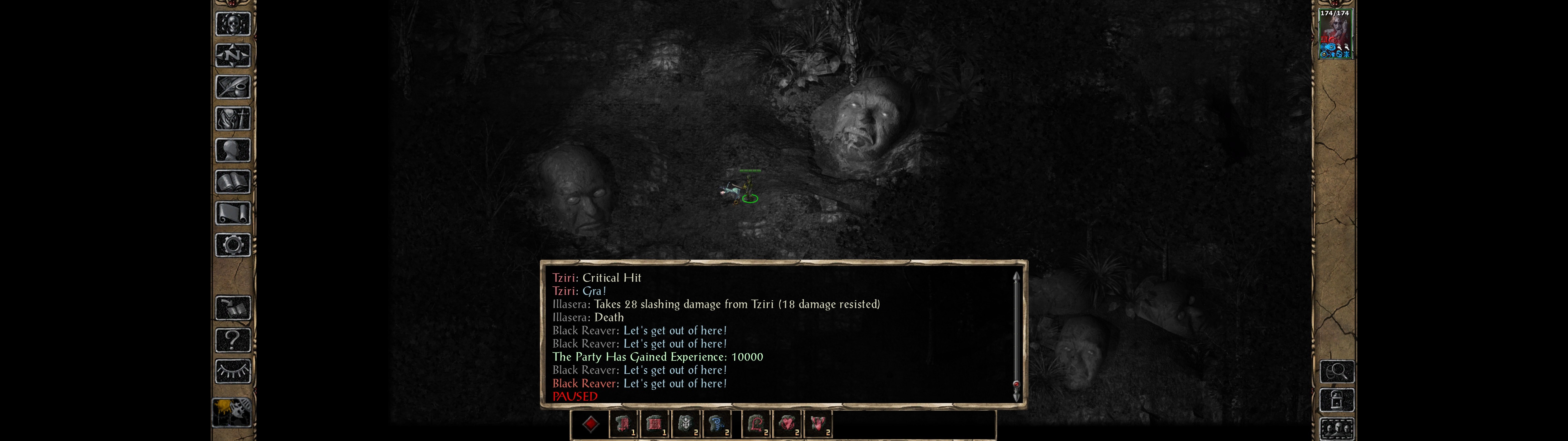
Task: Open the inventory screen
Action: (232, 119)
